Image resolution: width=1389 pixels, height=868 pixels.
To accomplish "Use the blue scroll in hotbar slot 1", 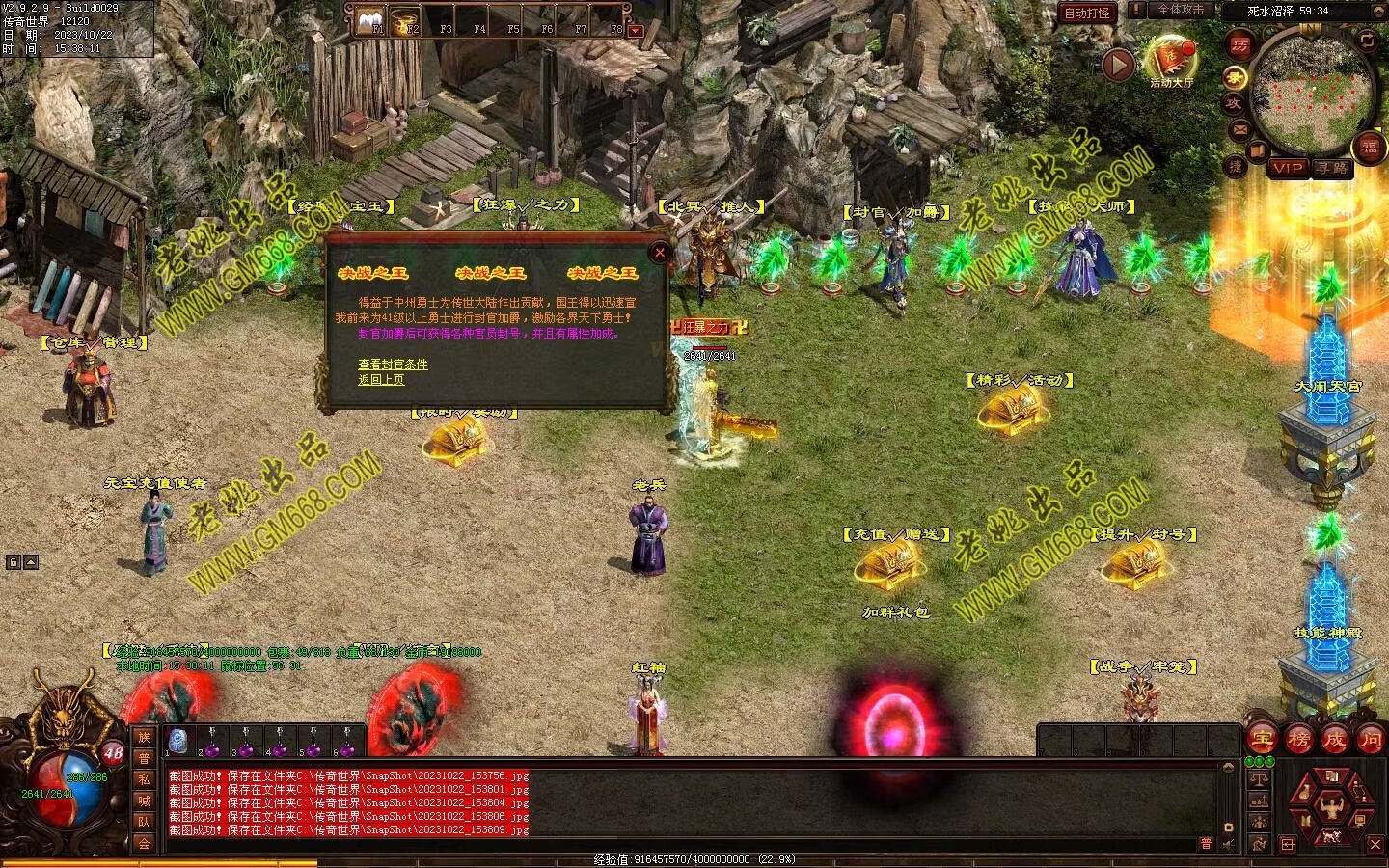I will 178,741.
